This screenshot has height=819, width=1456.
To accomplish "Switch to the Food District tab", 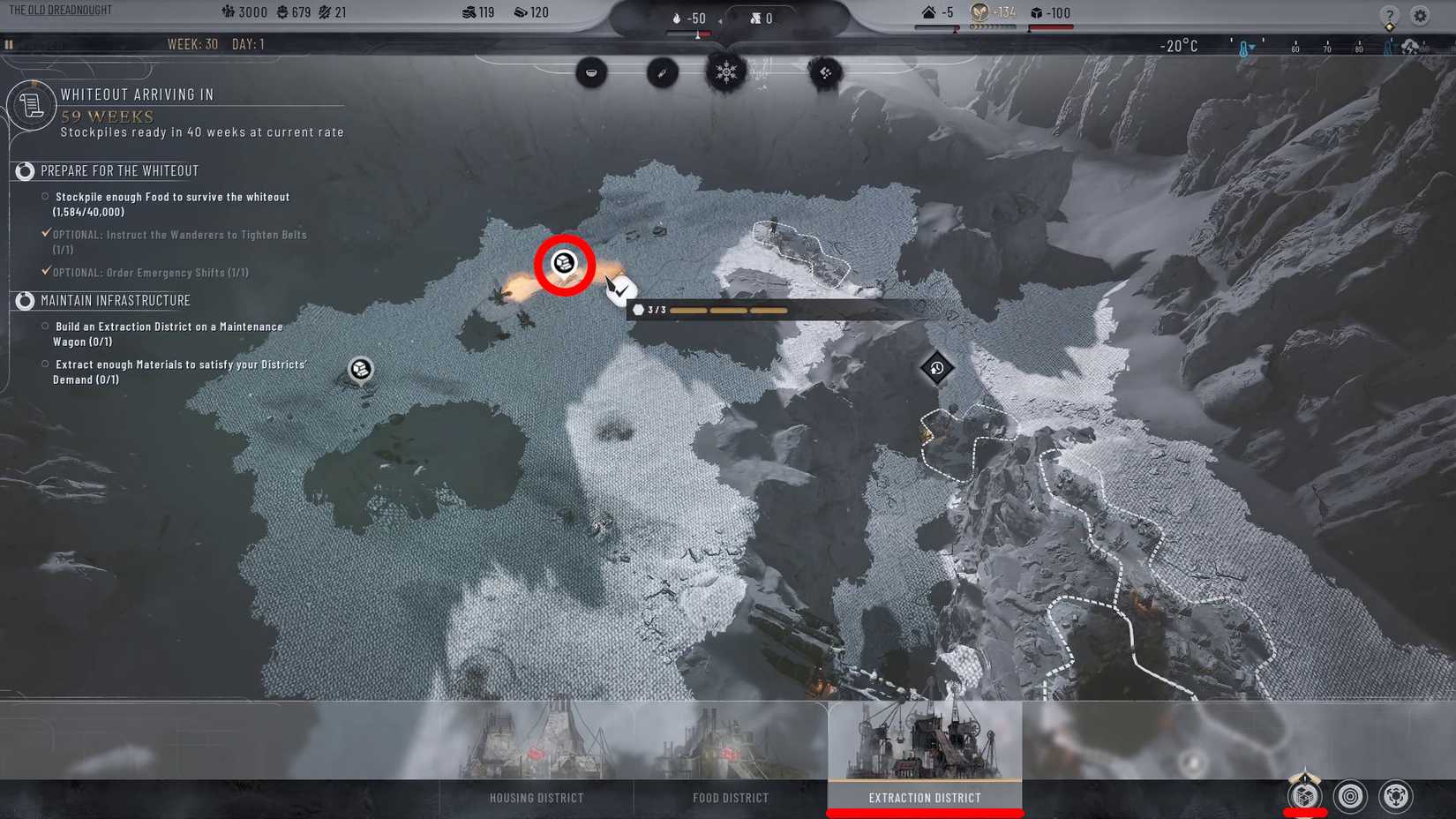I will coord(729,797).
